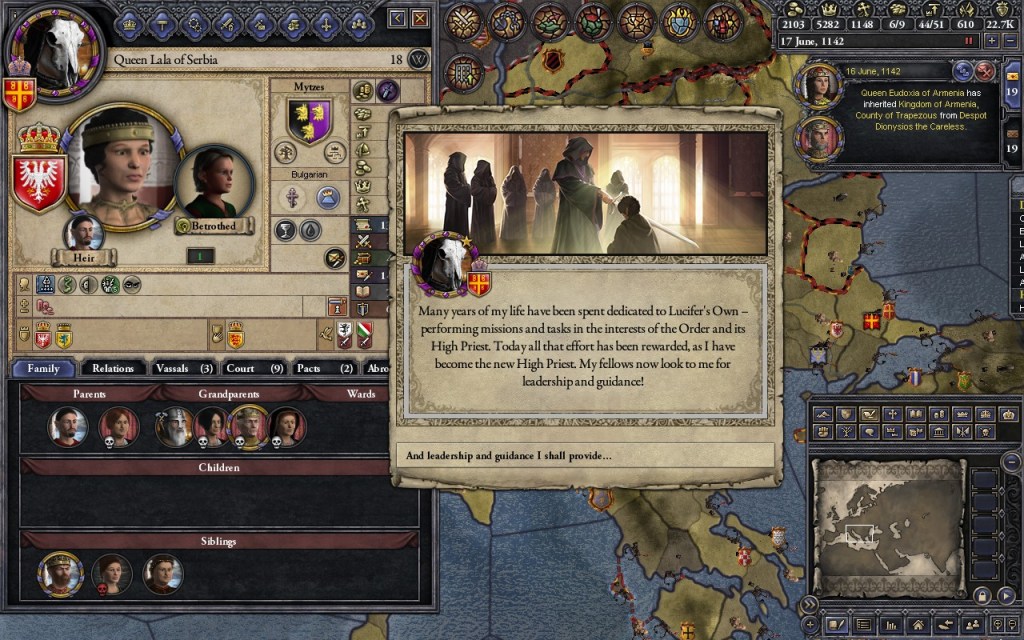Choose "And leadership and guidance I shall provide..."
This screenshot has width=1024, height=640.
pyautogui.click(x=585, y=456)
